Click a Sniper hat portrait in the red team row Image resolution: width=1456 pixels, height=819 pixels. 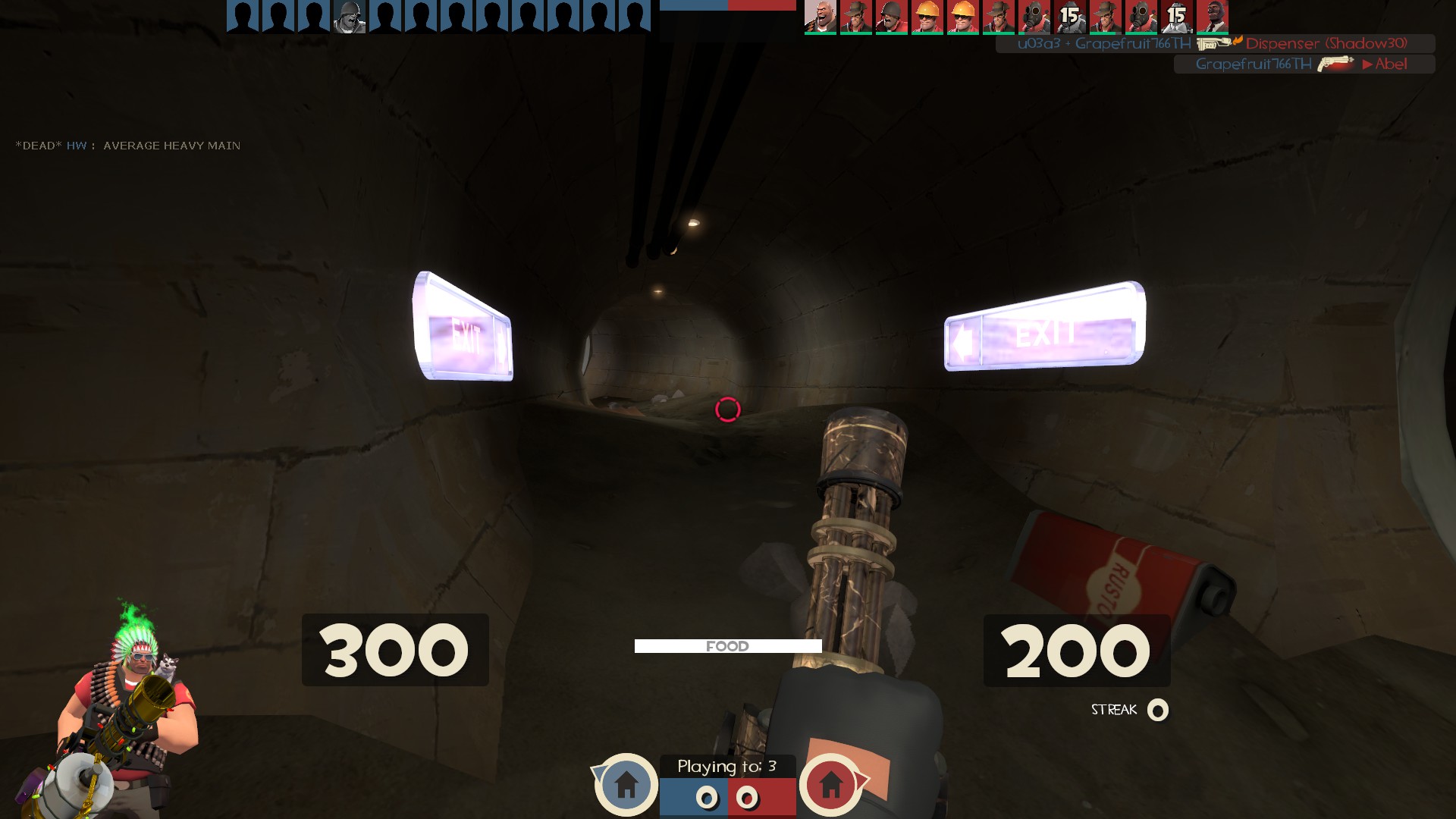(856, 17)
